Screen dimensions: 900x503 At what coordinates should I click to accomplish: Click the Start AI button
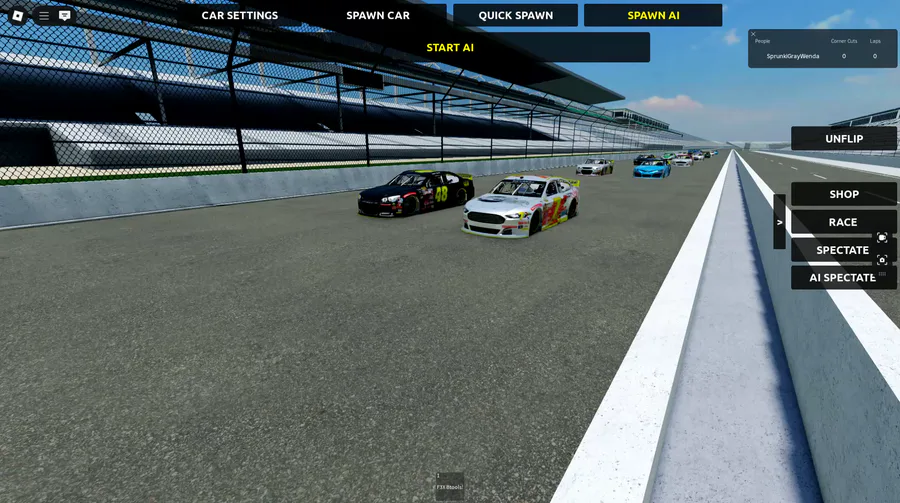[450, 47]
